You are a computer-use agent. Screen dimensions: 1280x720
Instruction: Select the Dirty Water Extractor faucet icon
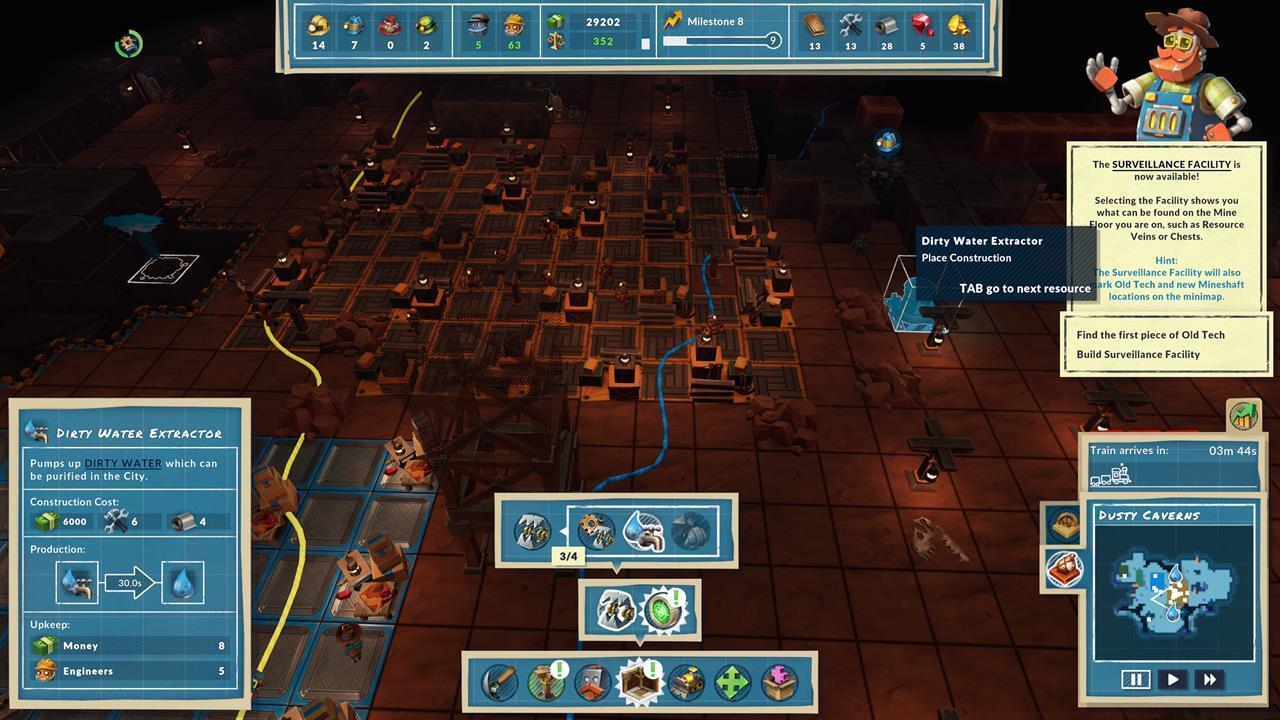644,530
